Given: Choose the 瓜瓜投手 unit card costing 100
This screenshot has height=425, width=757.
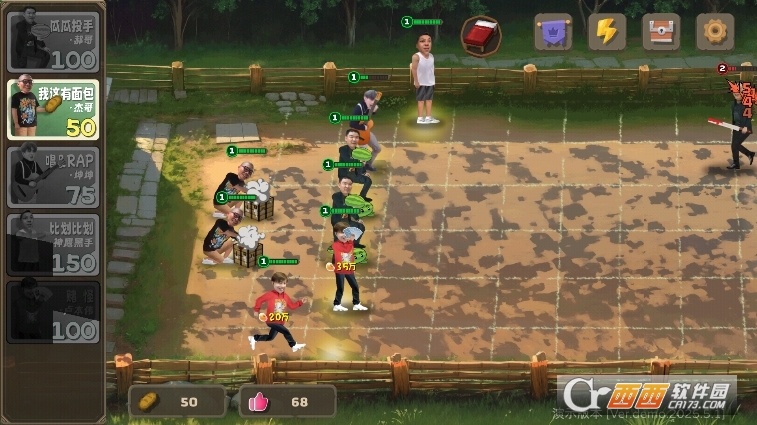Looking at the screenshot, I should [53, 41].
